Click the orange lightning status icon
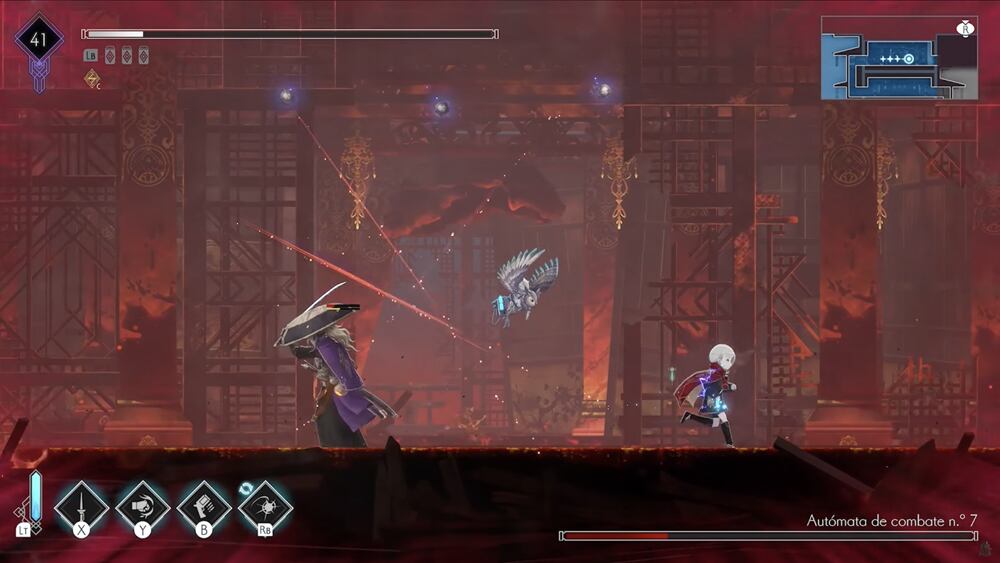The image size is (1000, 563). pyautogui.click(x=91, y=78)
